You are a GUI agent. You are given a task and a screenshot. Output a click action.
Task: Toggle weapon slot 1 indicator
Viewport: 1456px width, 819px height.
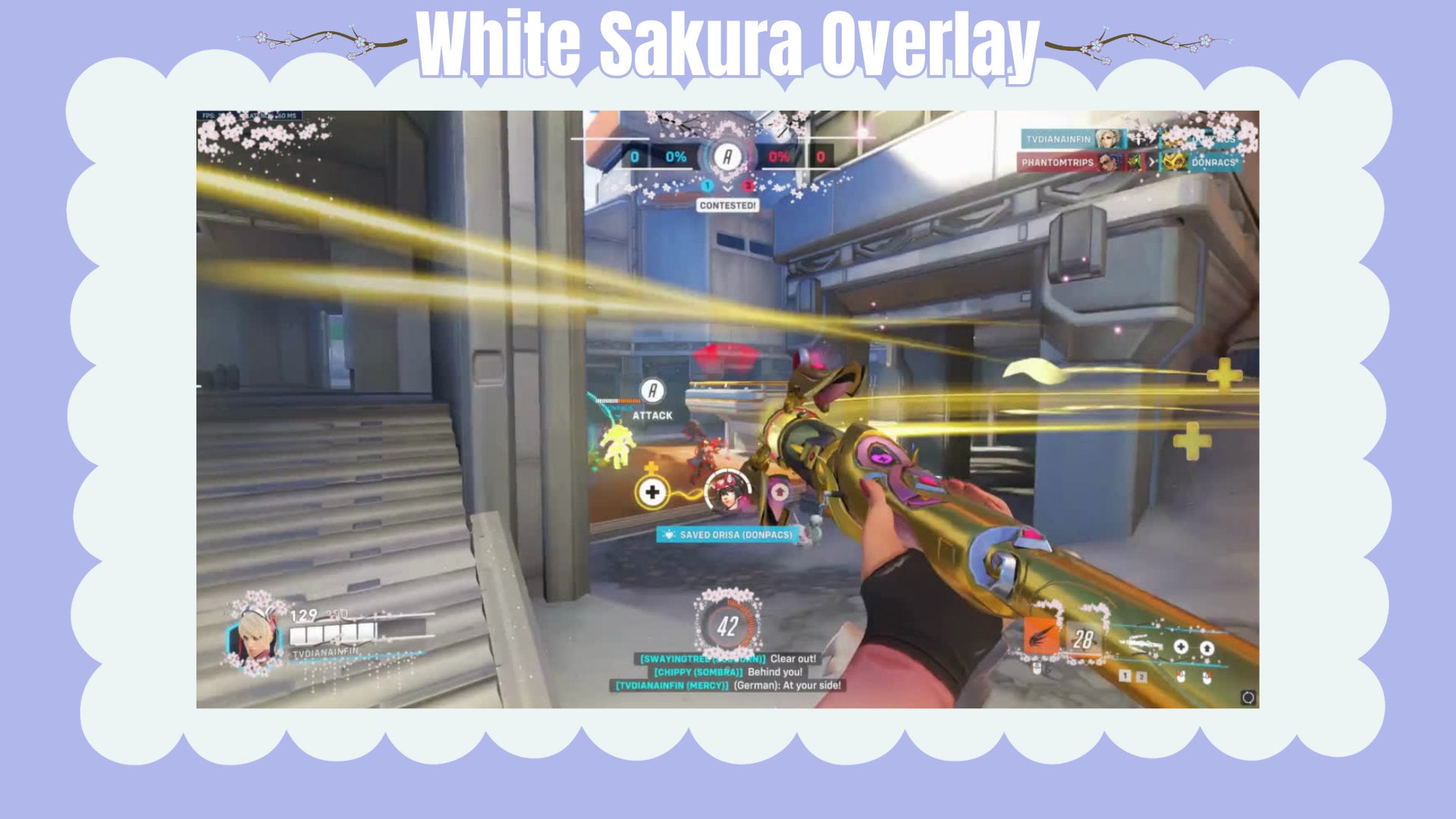(x=1125, y=676)
